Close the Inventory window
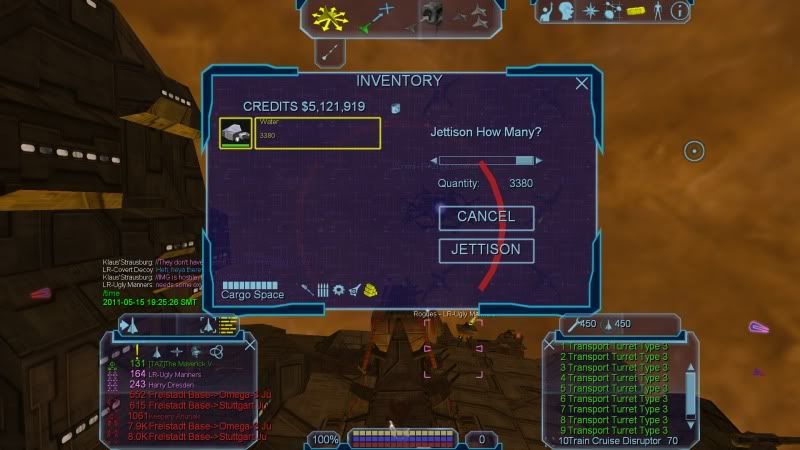The image size is (800, 450). pyautogui.click(x=582, y=84)
